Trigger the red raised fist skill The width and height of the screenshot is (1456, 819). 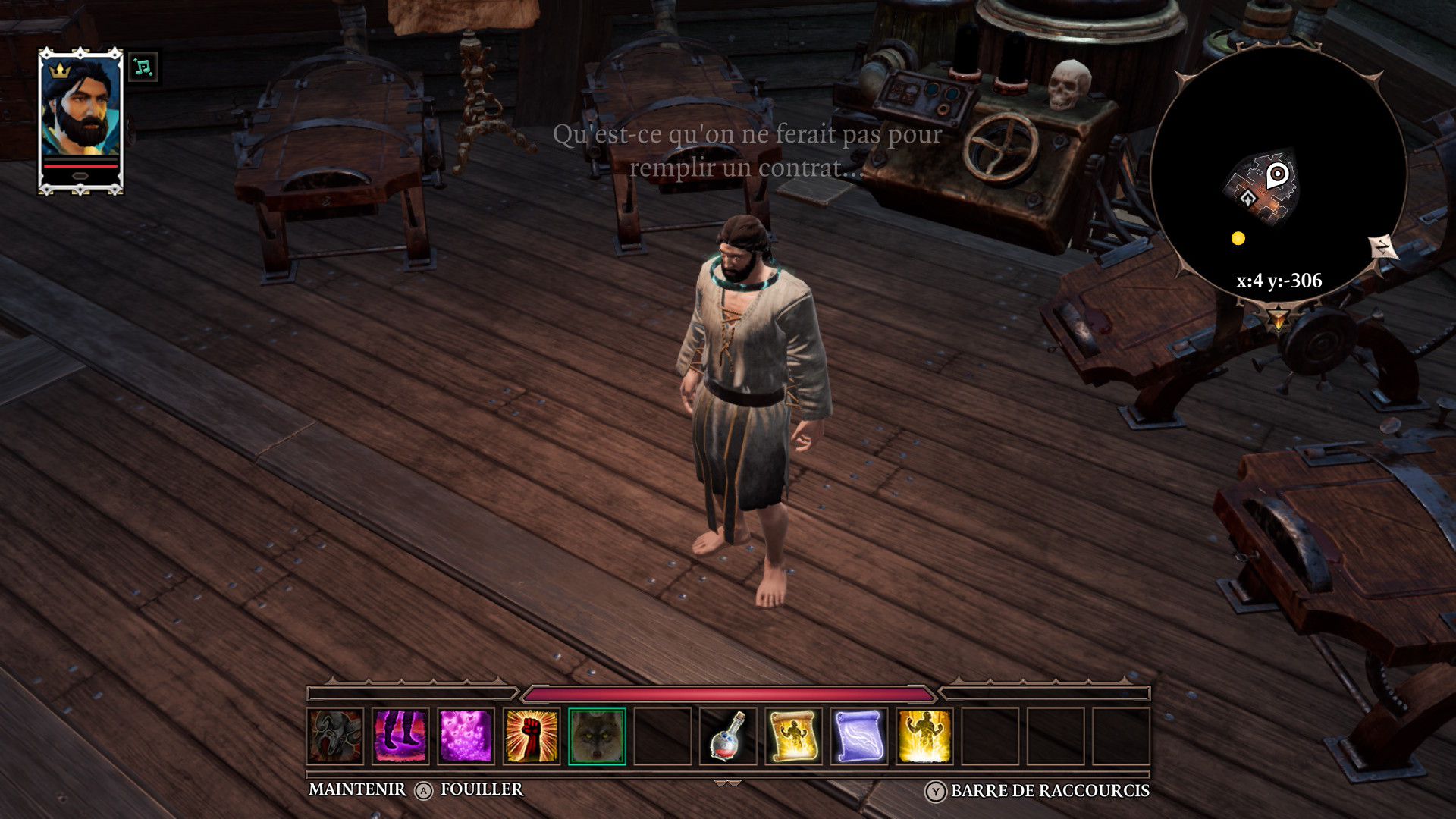pos(532,736)
